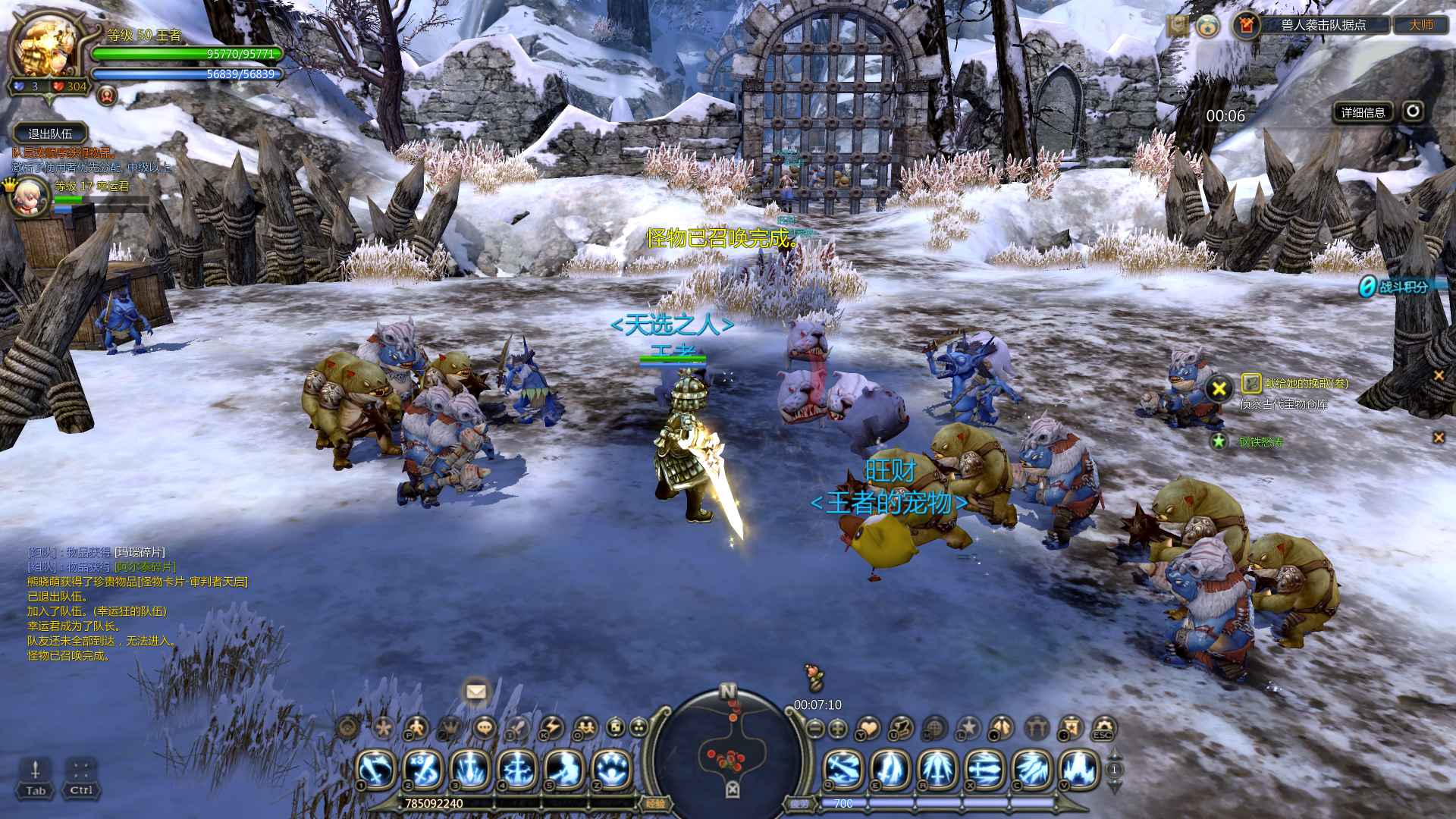Image resolution: width=1456 pixels, height=819 pixels.
Task: Click the 退出队伍 leave party button
Action: [50, 133]
